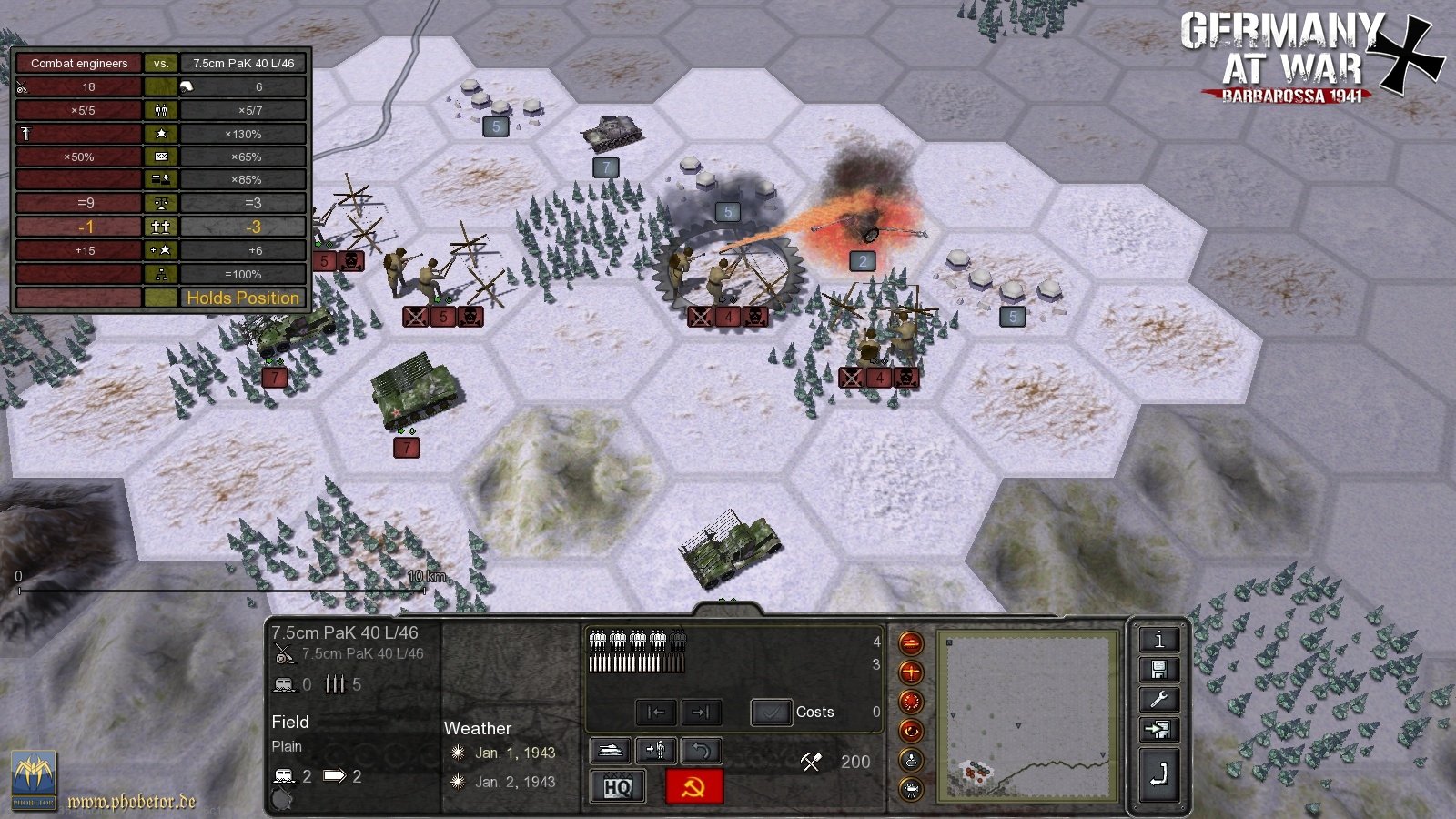Activate the film camera icon
Viewport: 1456px width, 819px height.
(x=911, y=788)
